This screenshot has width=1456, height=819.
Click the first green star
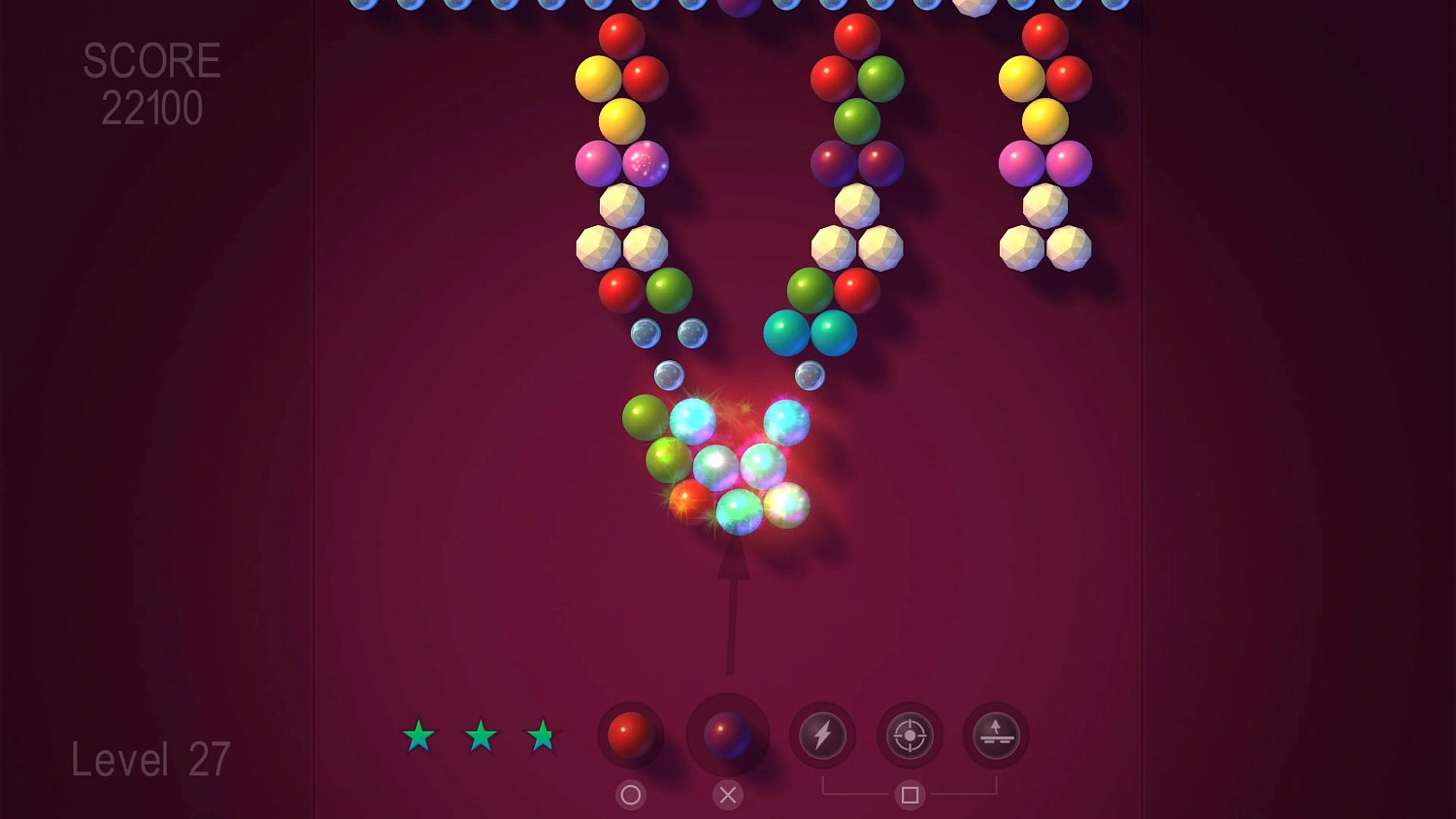pyautogui.click(x=418, y=737)
